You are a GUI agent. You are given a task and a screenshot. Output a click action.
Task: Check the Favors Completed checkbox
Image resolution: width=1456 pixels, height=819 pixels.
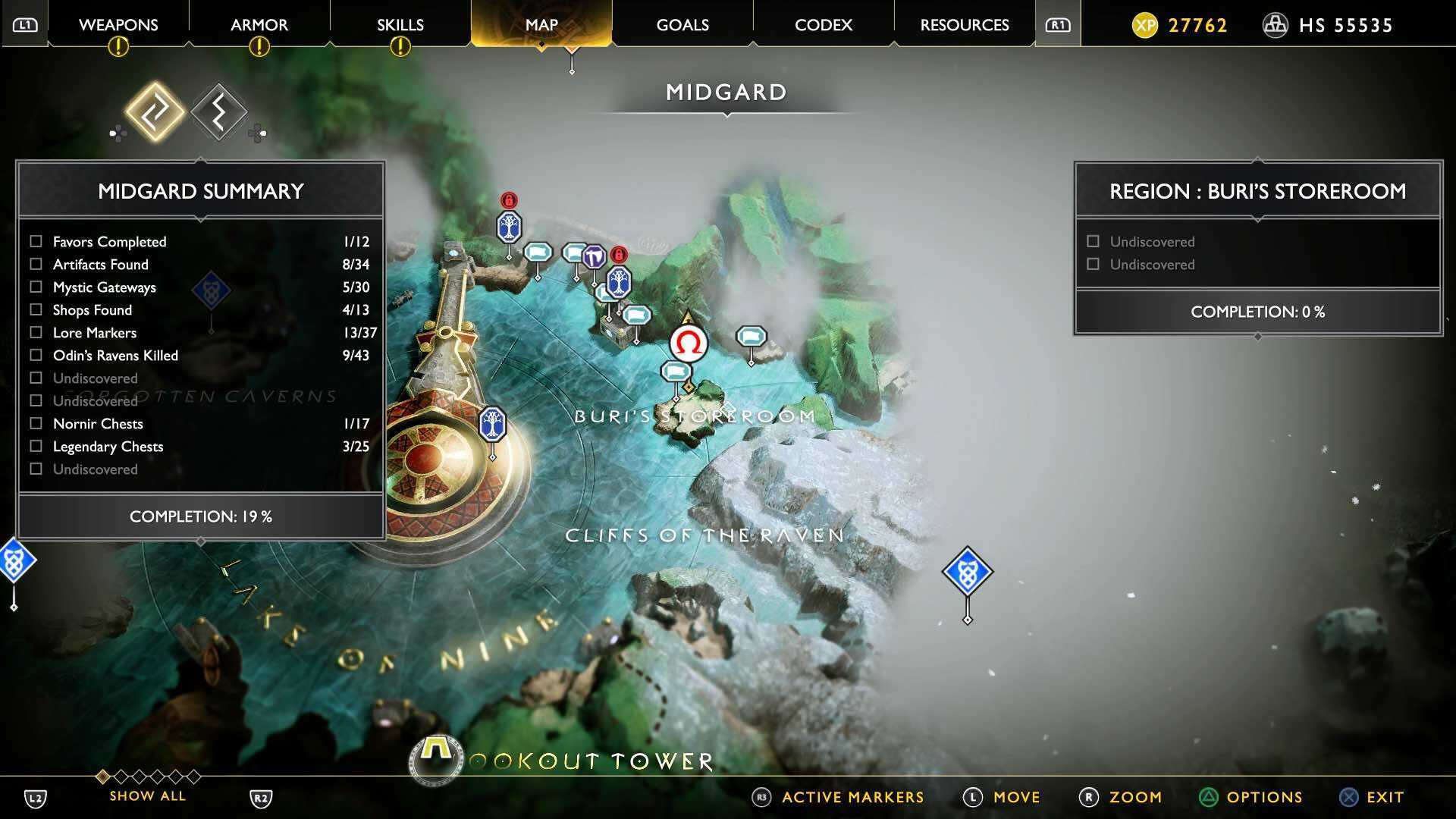point(35,241)
